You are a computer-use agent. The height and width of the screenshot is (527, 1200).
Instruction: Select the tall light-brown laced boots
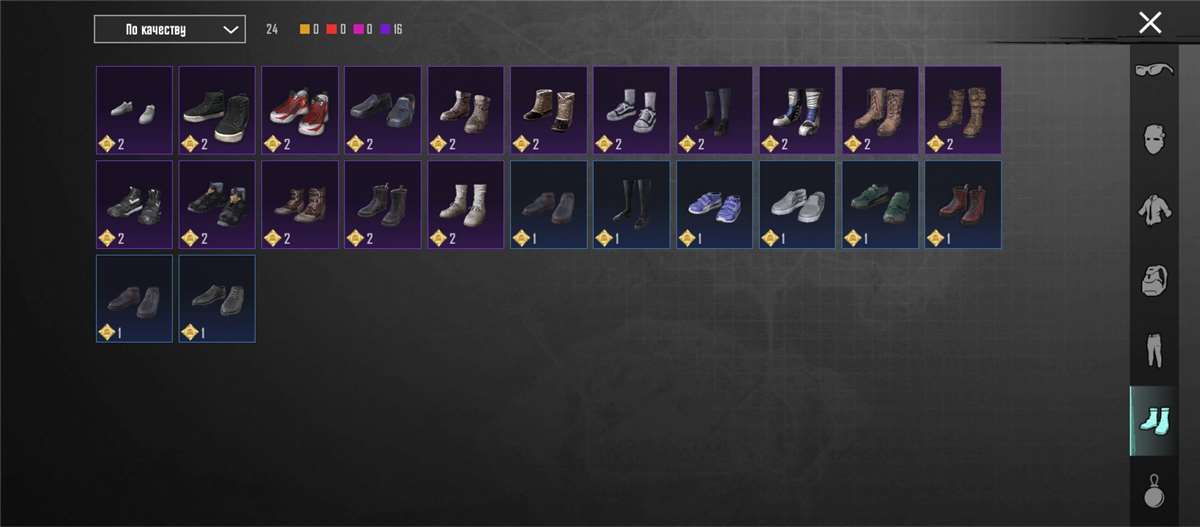pos(881,110)
